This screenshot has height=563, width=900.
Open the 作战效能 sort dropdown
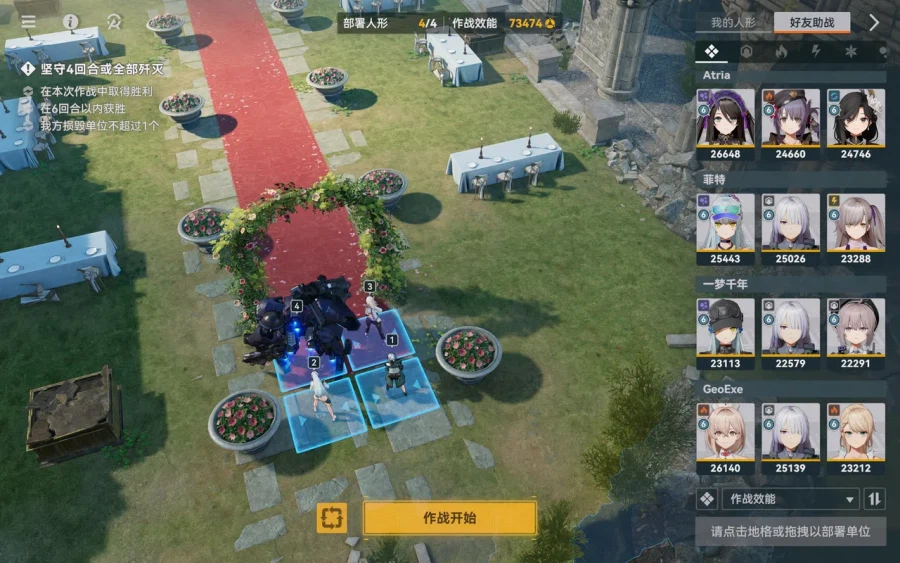tap(790, 499)
